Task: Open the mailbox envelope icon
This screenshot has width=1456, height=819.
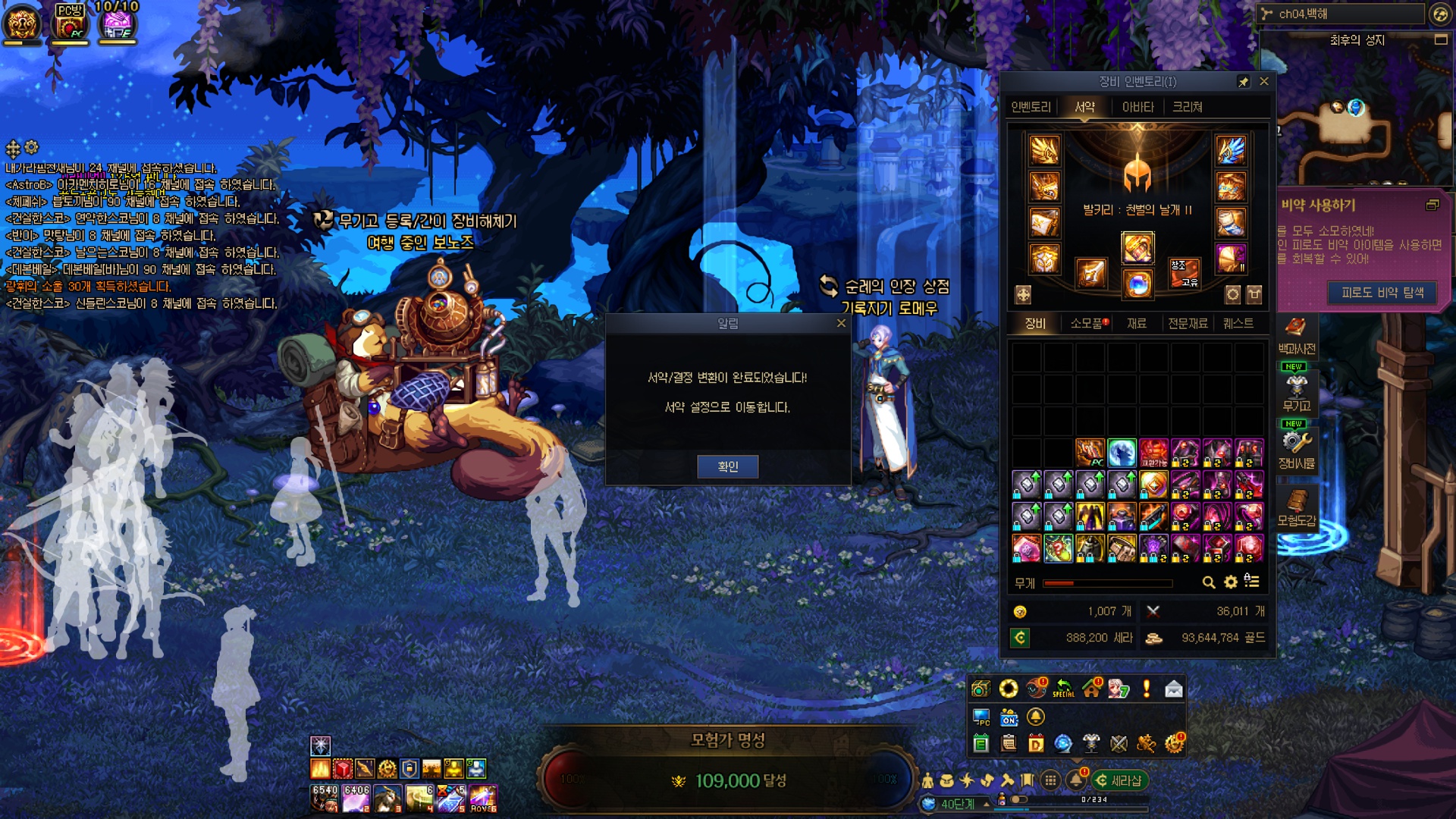Action: pyautogui.click(x=1173, y=689)
